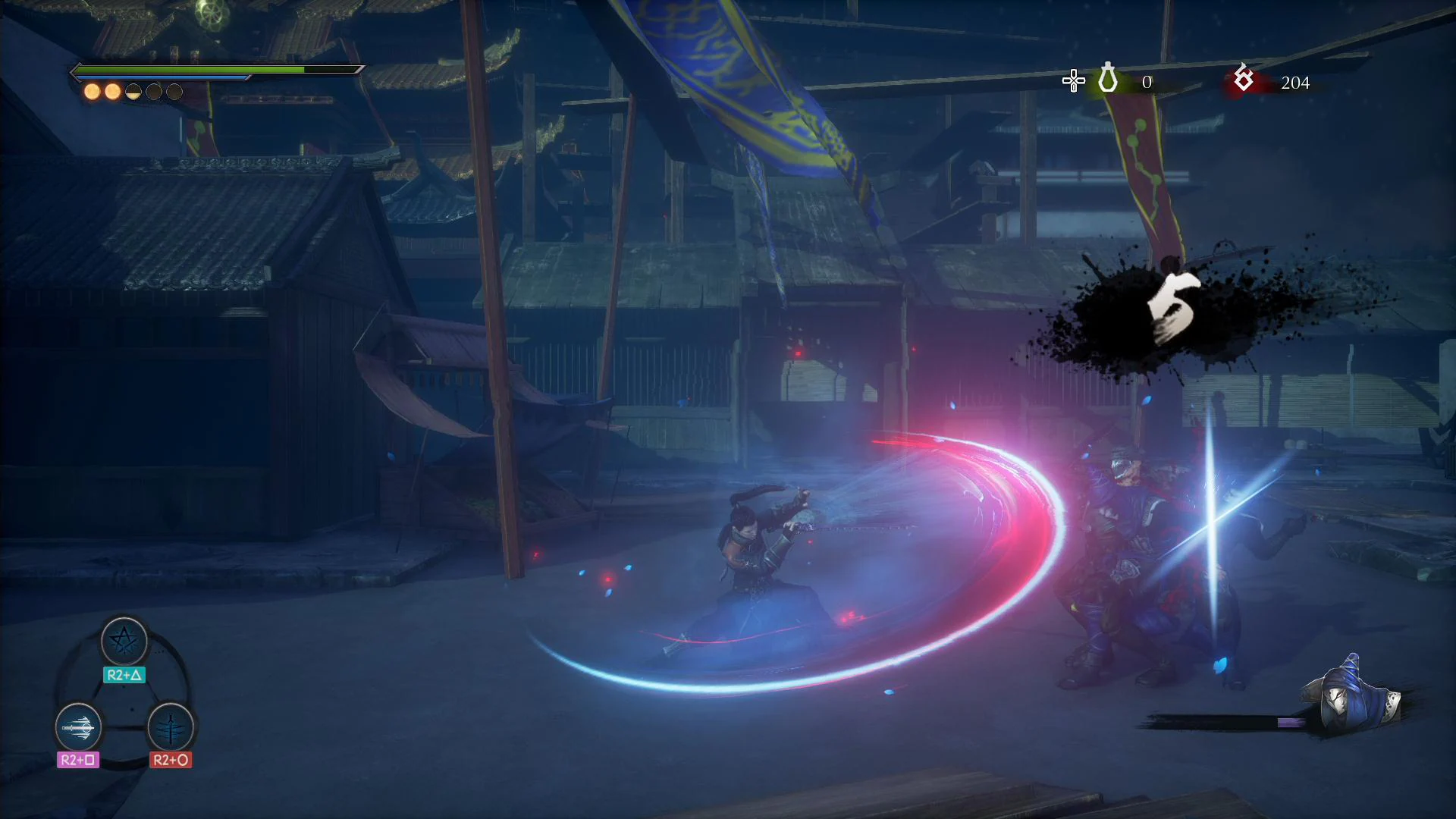Toggle the rightmost empty energy orb
Viewport: 1456px width, 819px height.
click(x=173, y=91)
